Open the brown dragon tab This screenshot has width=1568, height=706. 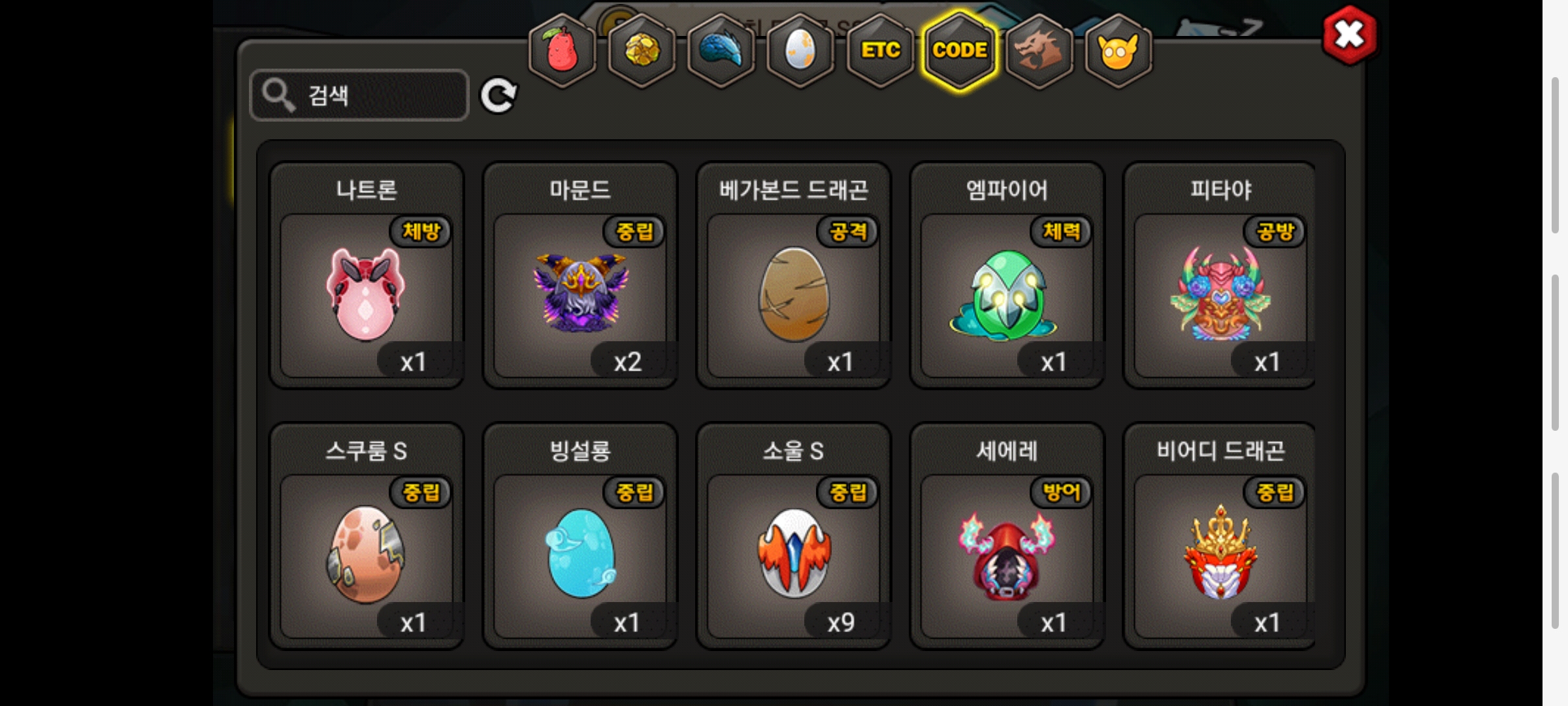click(1039, 50)
